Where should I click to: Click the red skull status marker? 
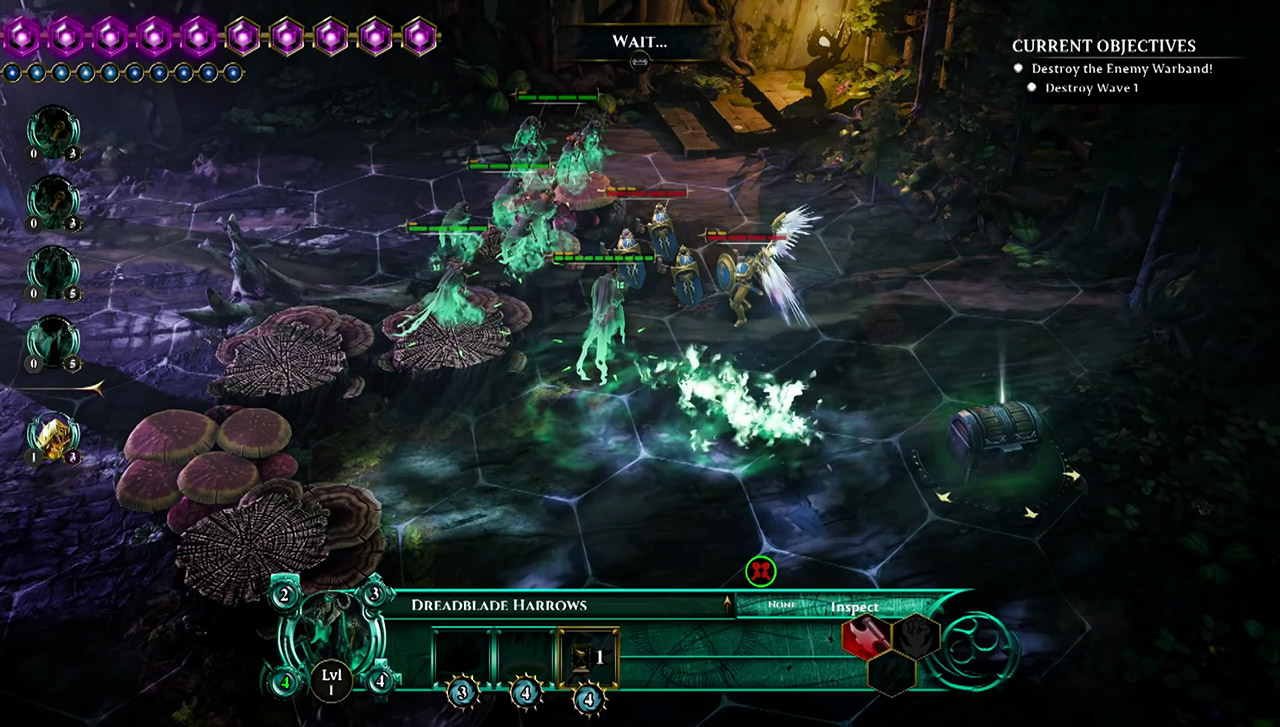pyautogui.click(x=761, y=571)
